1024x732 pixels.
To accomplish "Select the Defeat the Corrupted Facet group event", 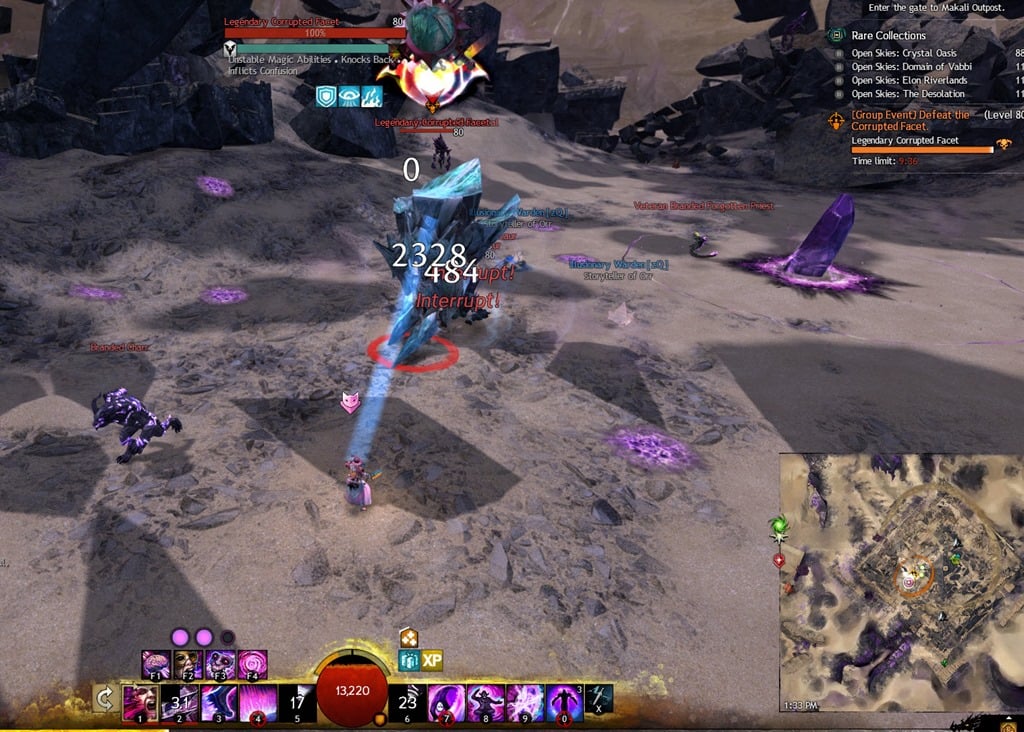I will click(x=910, y=121).
